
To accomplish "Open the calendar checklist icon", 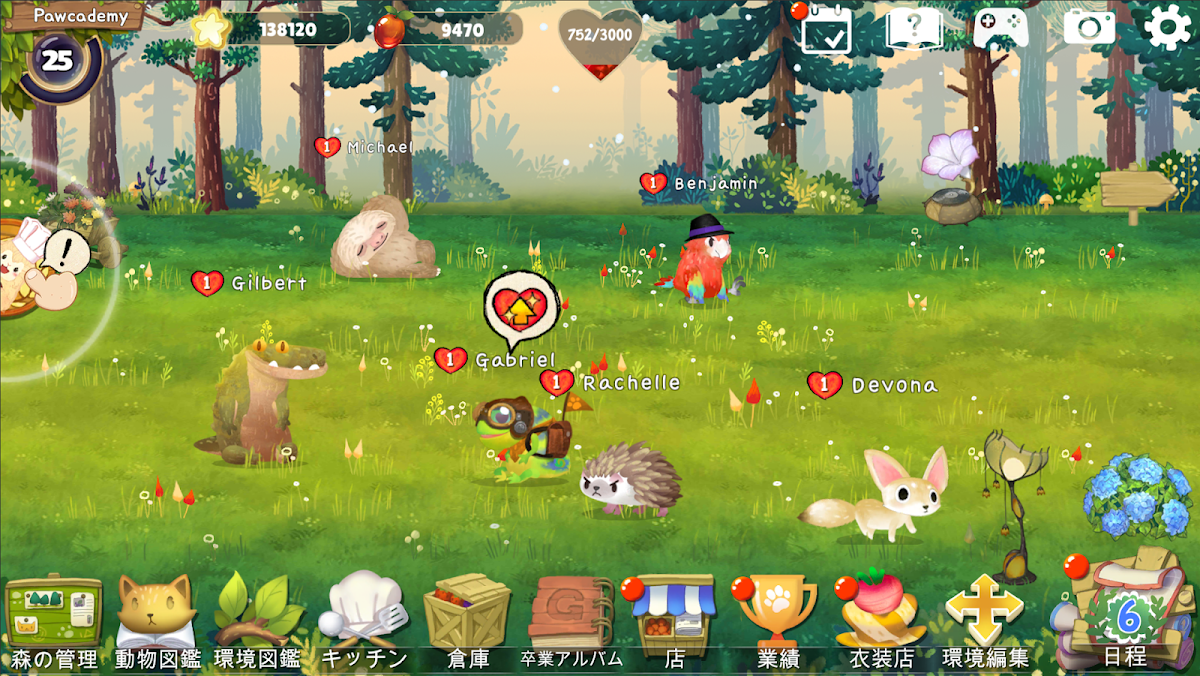I will 827,29.
